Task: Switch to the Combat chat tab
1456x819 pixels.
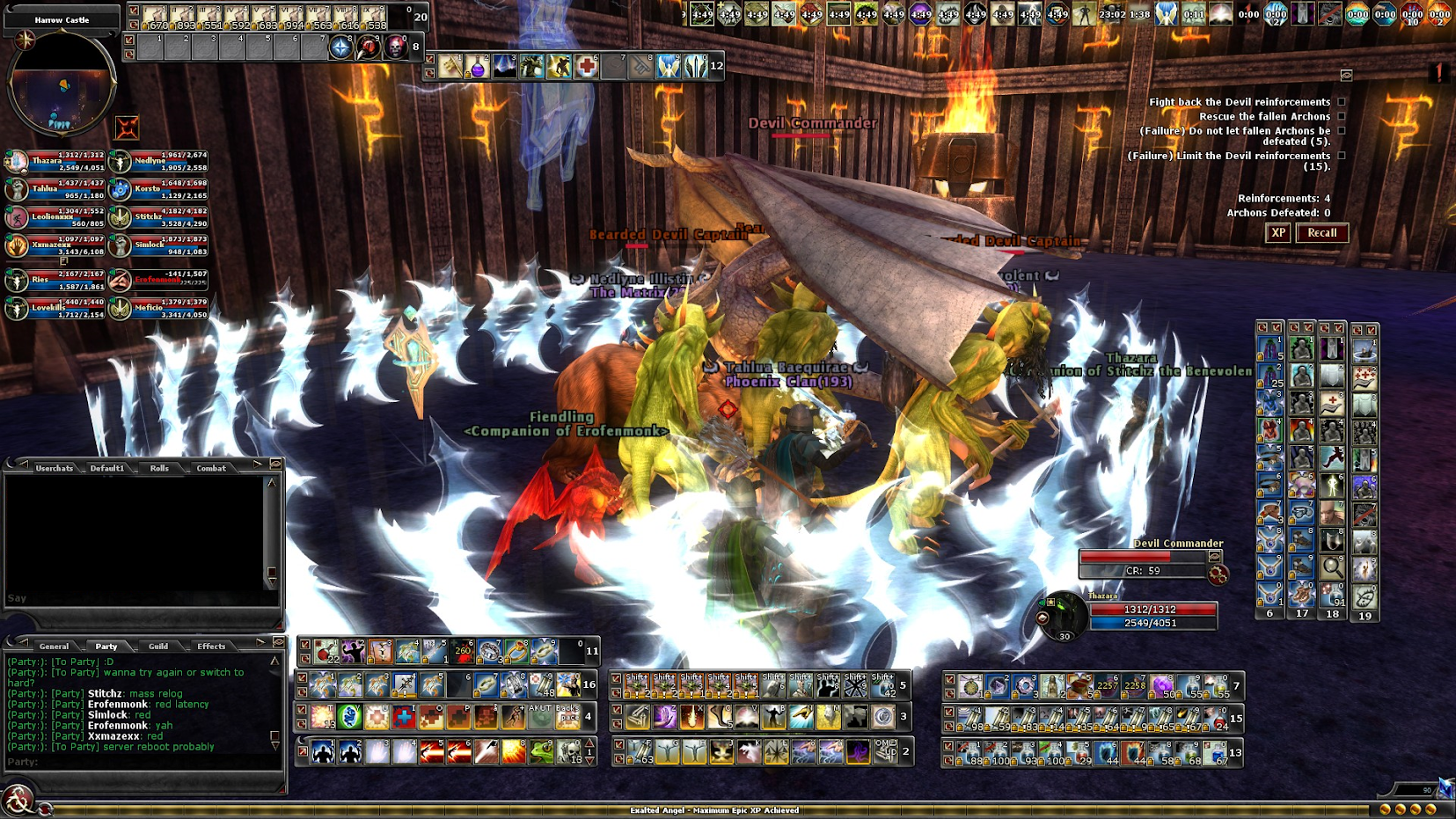Action: 211,468
